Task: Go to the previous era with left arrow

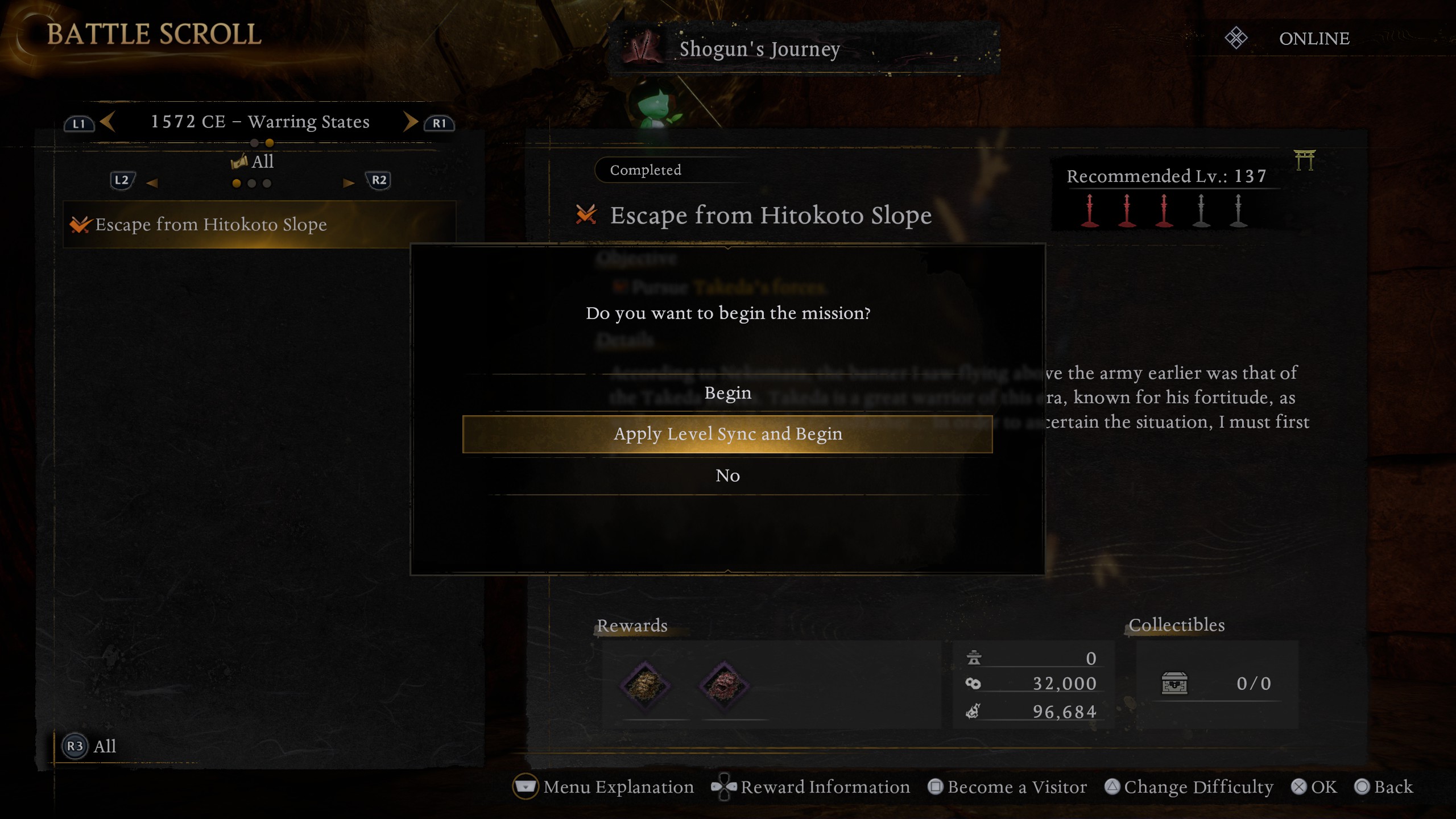Action: 107,122
